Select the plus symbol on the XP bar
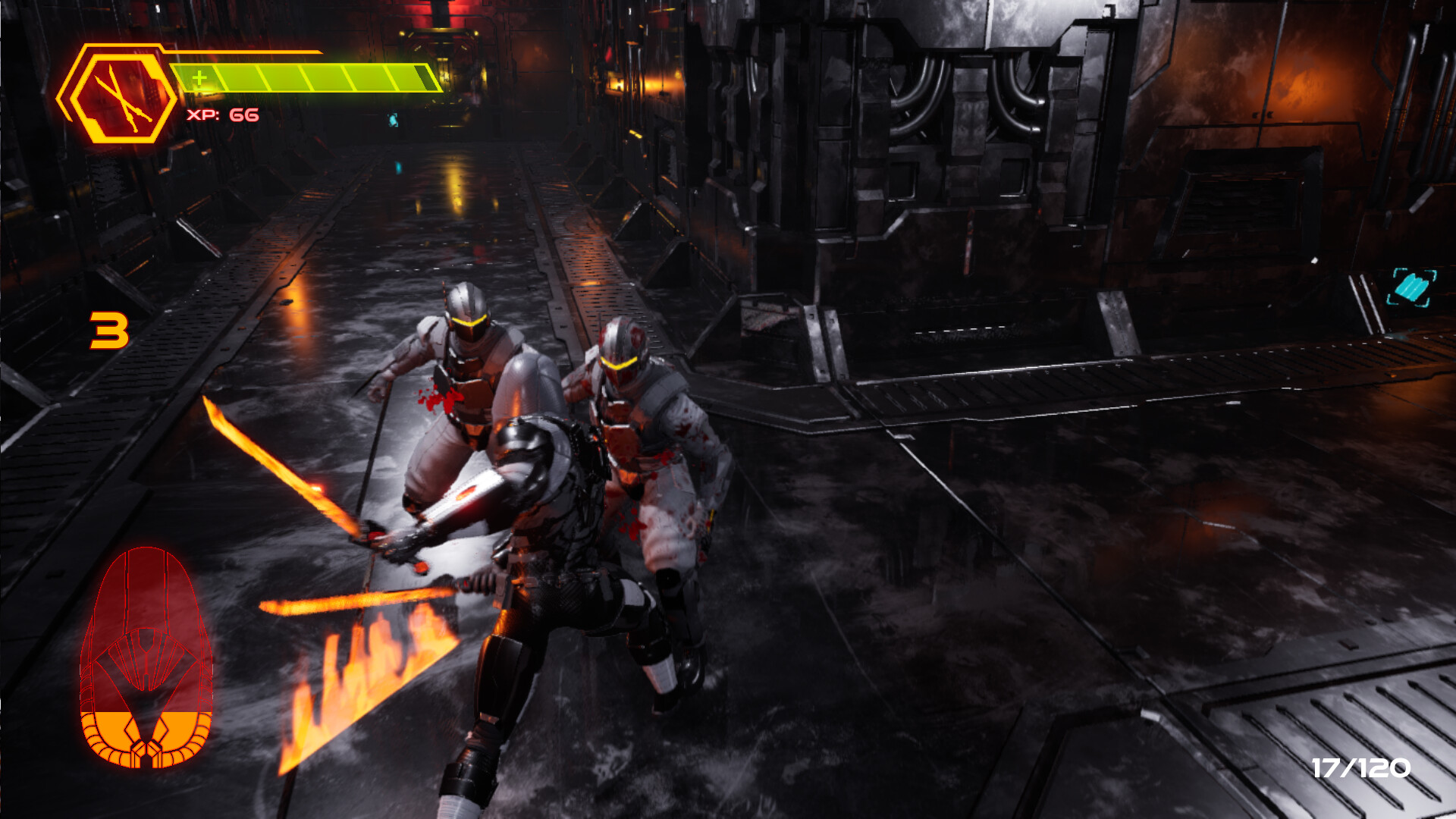The width and height of the screenshot is (1456, 819). coord(199,76)
